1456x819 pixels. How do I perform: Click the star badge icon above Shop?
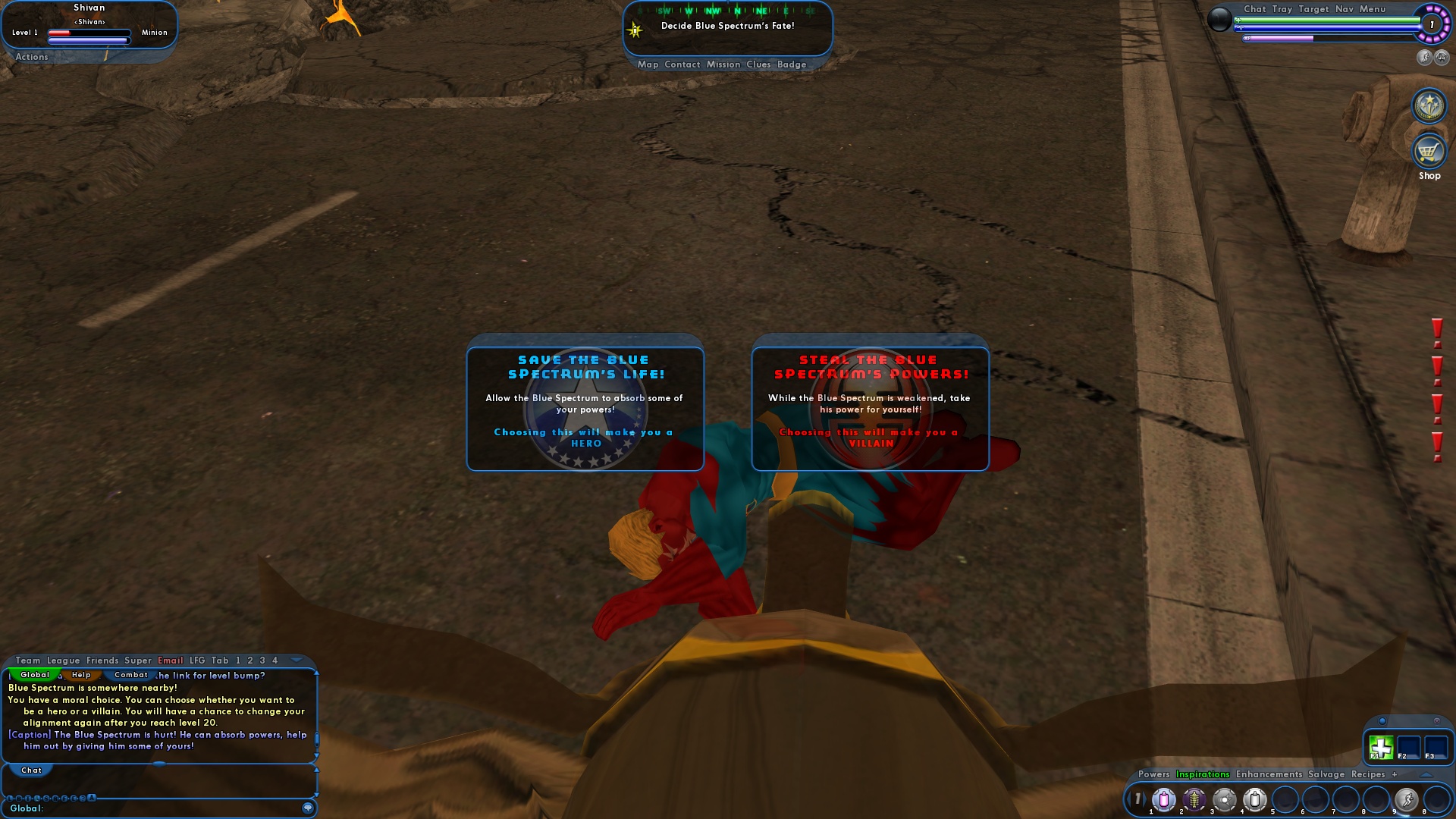pyautogui.click(x=1429, y=105)
